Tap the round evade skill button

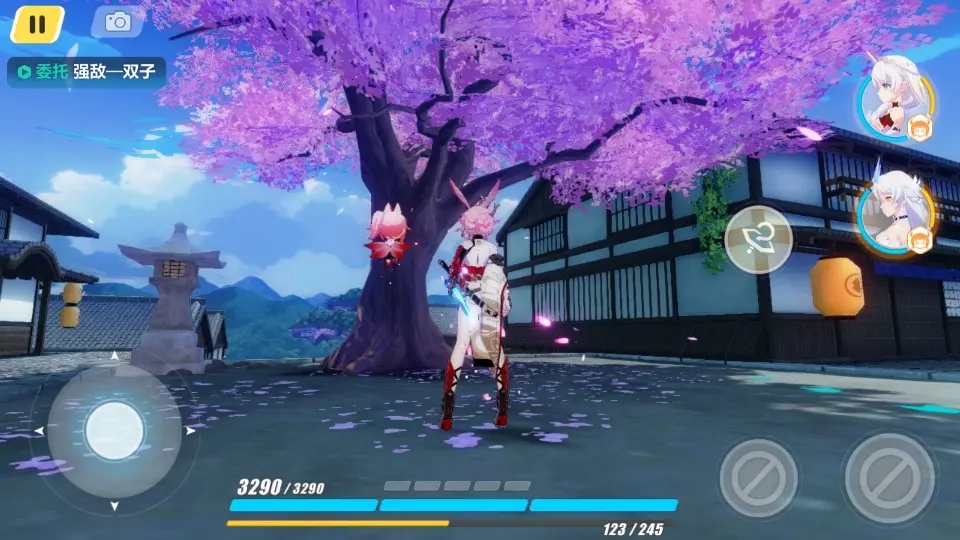point(758,240)
